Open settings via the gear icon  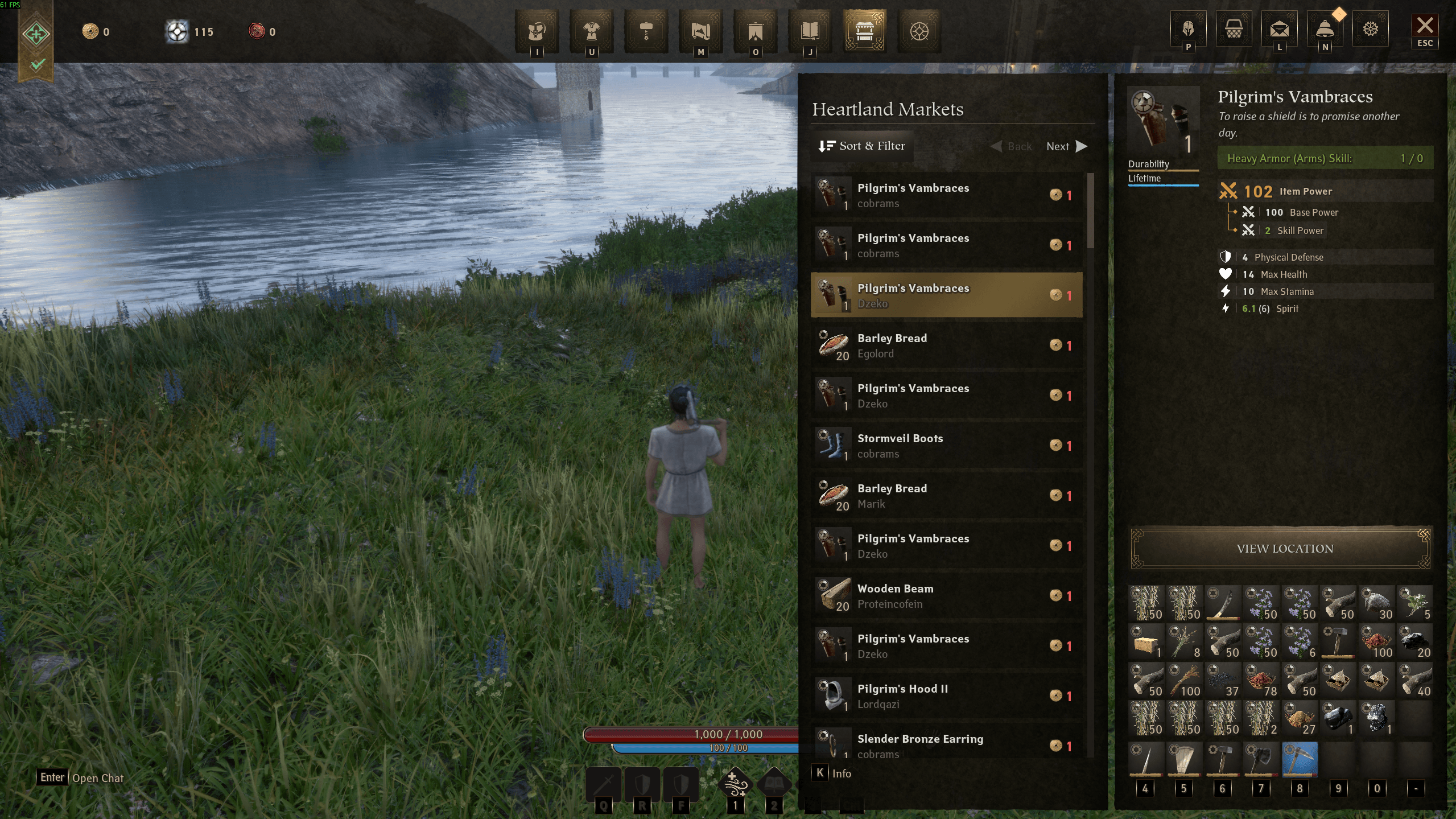pyautogui.click(x=1370, y=29)
